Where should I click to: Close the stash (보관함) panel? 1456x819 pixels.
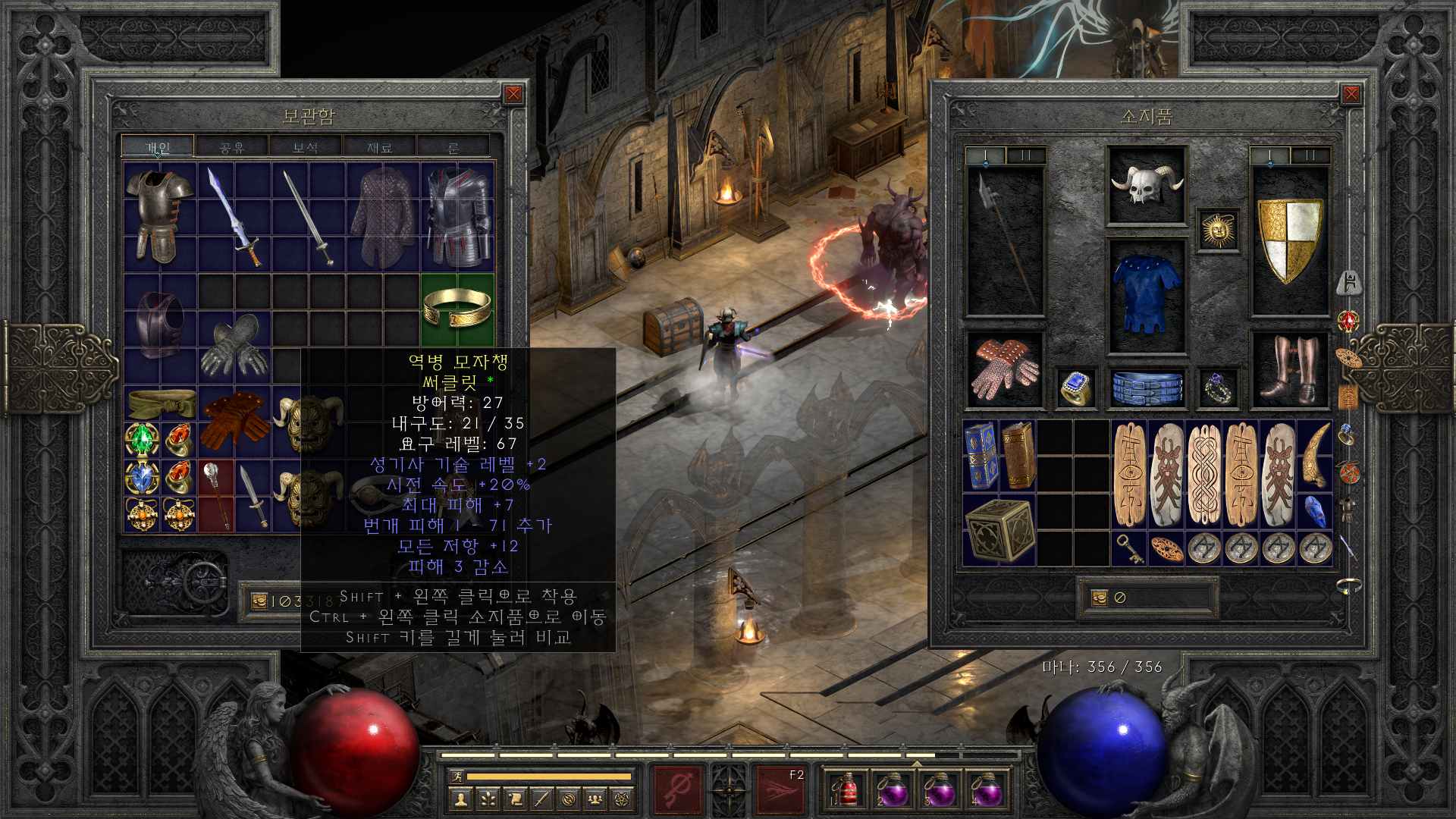(513, 94)
